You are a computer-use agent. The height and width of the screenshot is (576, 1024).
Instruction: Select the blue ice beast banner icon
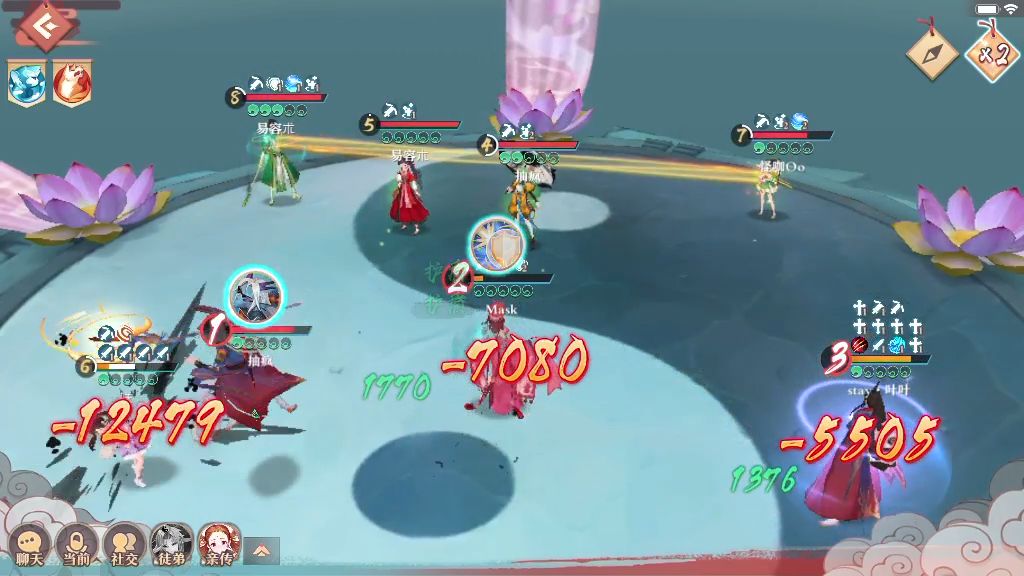click(x=25, y=82)
